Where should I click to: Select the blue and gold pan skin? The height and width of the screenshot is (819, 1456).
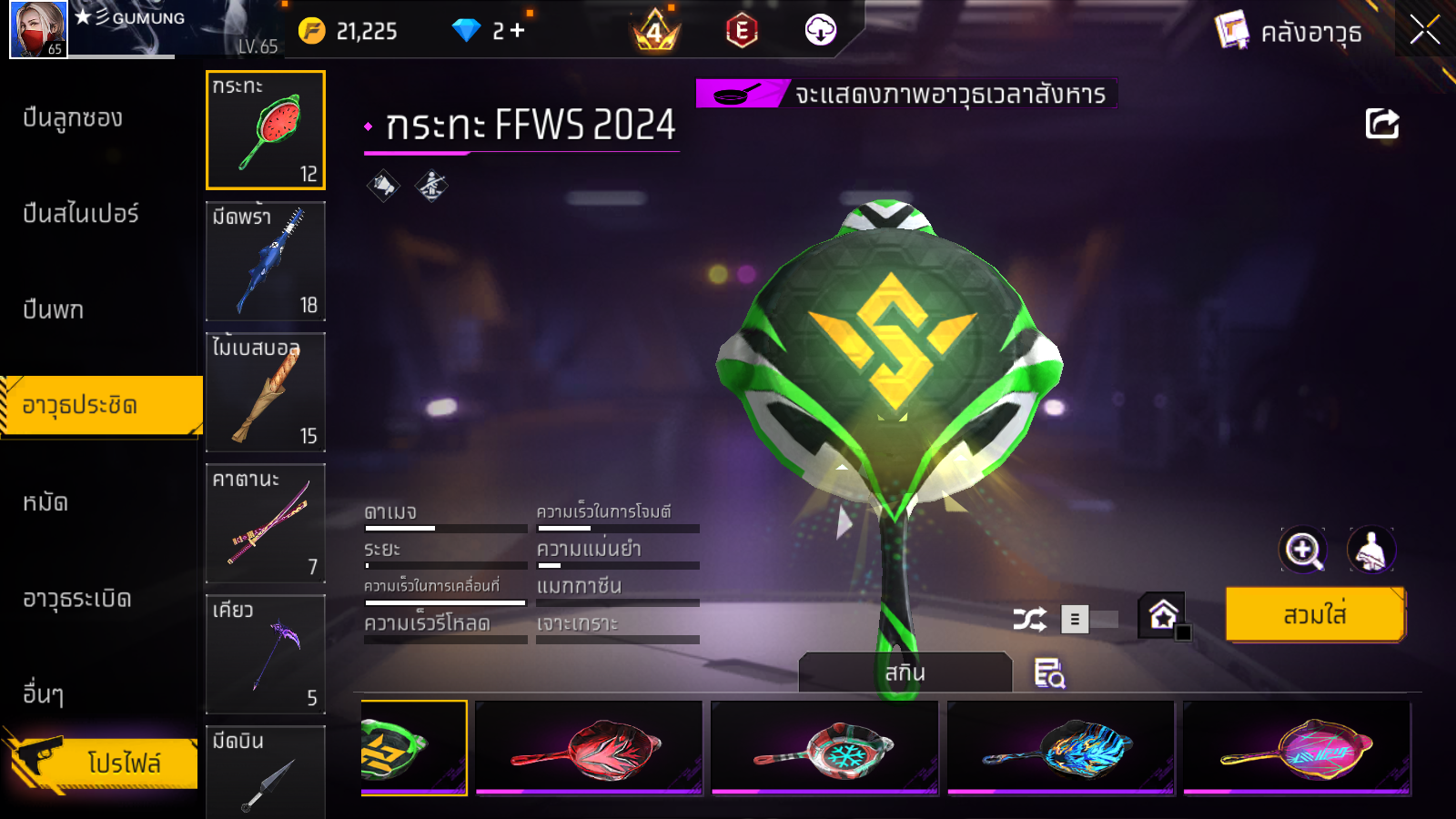[x=1060, y=748]
